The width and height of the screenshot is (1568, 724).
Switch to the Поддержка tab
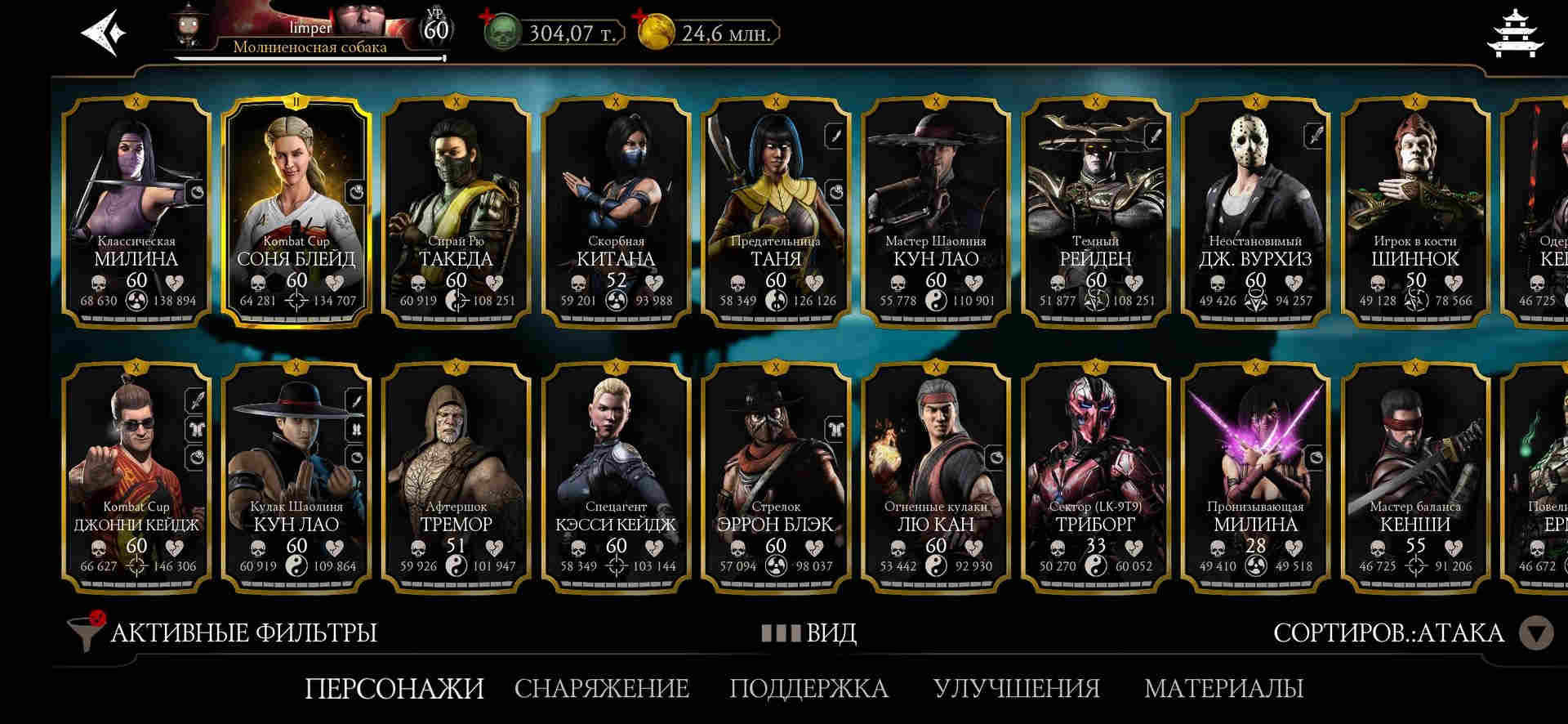[808, 689]
